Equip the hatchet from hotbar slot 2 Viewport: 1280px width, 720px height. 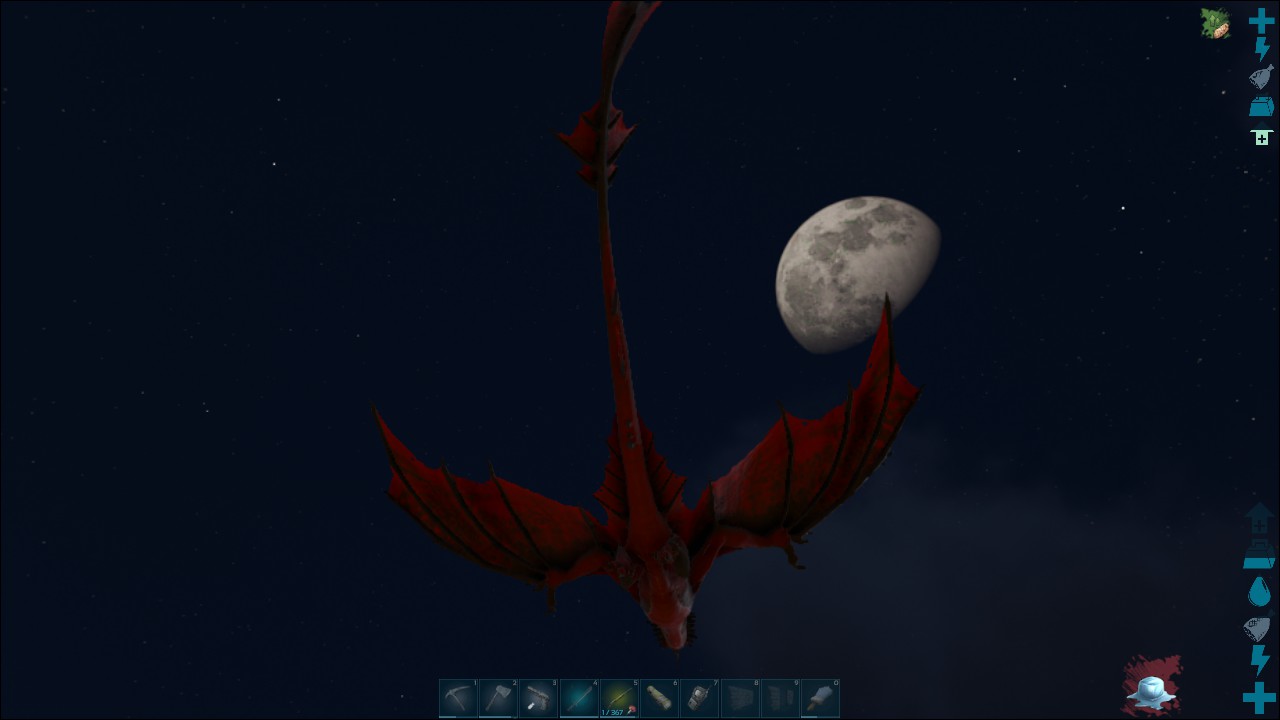click(498, 698)
